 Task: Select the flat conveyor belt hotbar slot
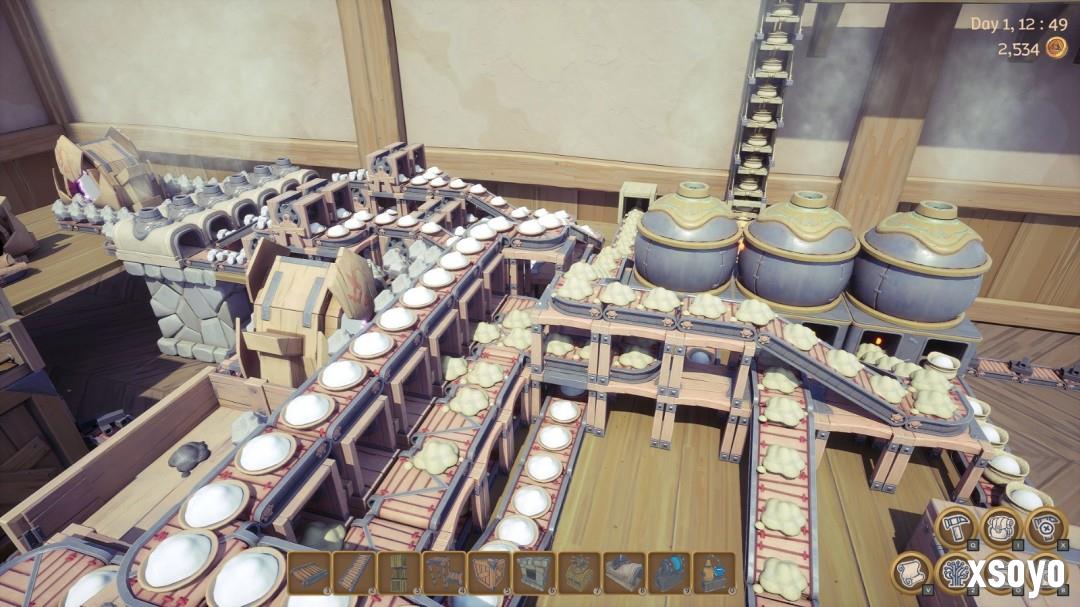pyautogui.click(x=309, y=573)
